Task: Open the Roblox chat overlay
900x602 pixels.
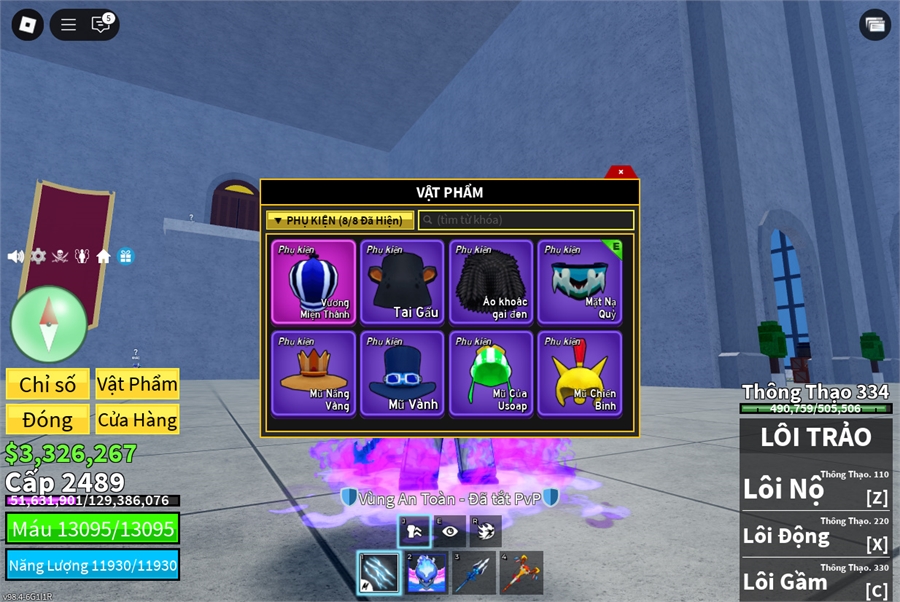Action: [x=101, y=25]
